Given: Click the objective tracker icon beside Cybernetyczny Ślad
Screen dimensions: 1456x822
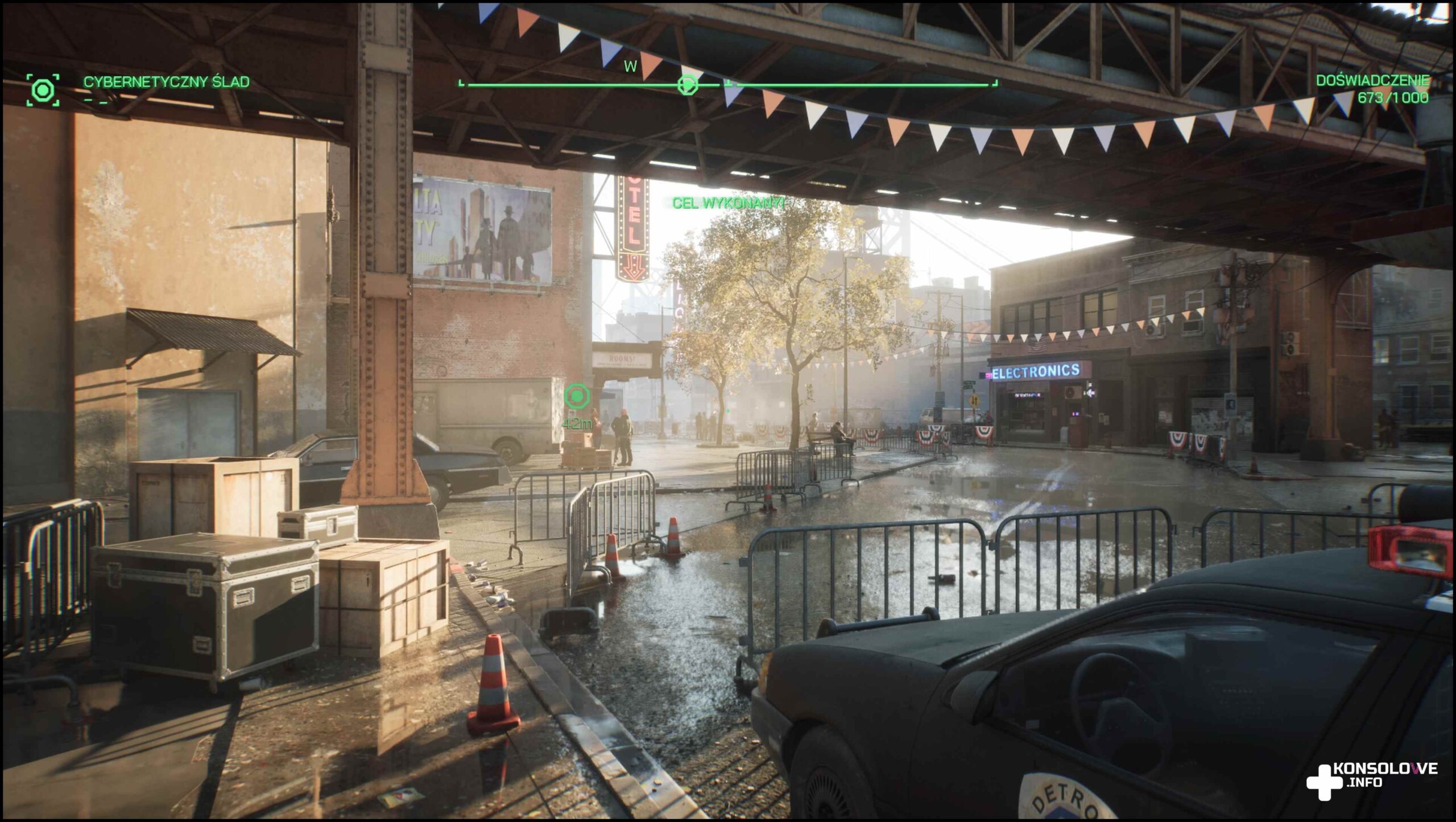Looking at the screenshot, I should coord(43,89).
